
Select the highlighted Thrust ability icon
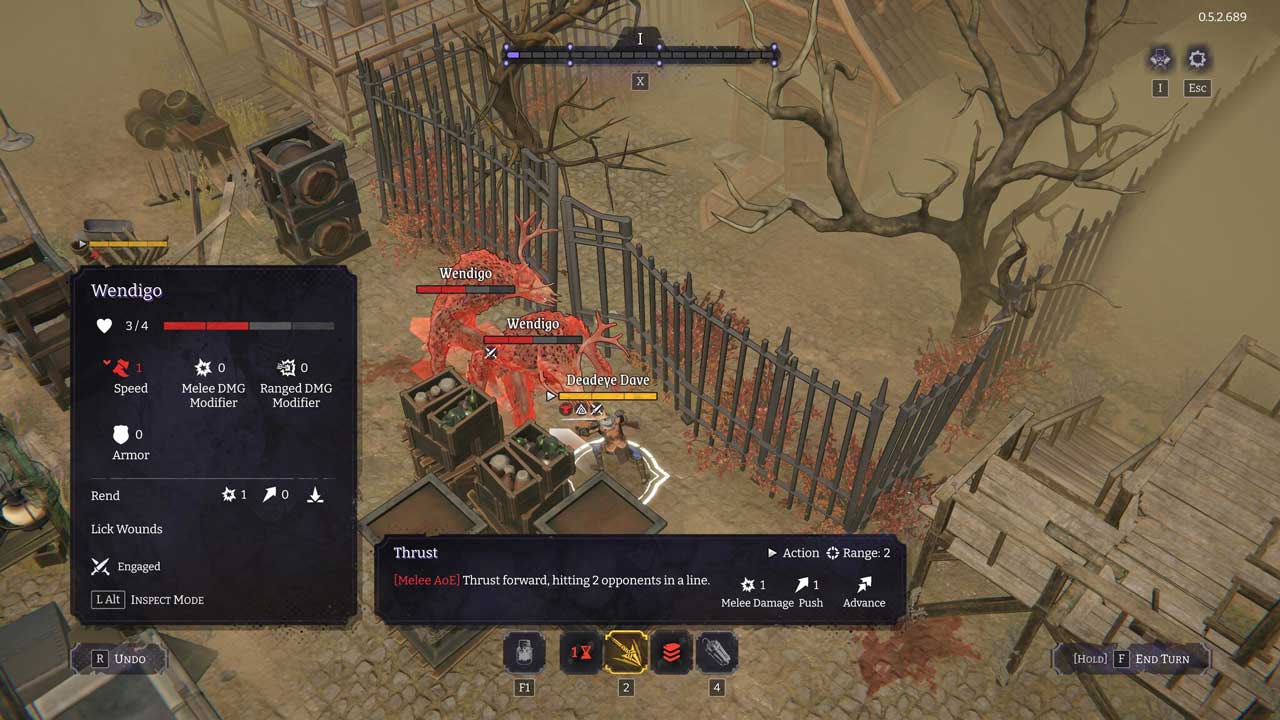tap(626, 653)
